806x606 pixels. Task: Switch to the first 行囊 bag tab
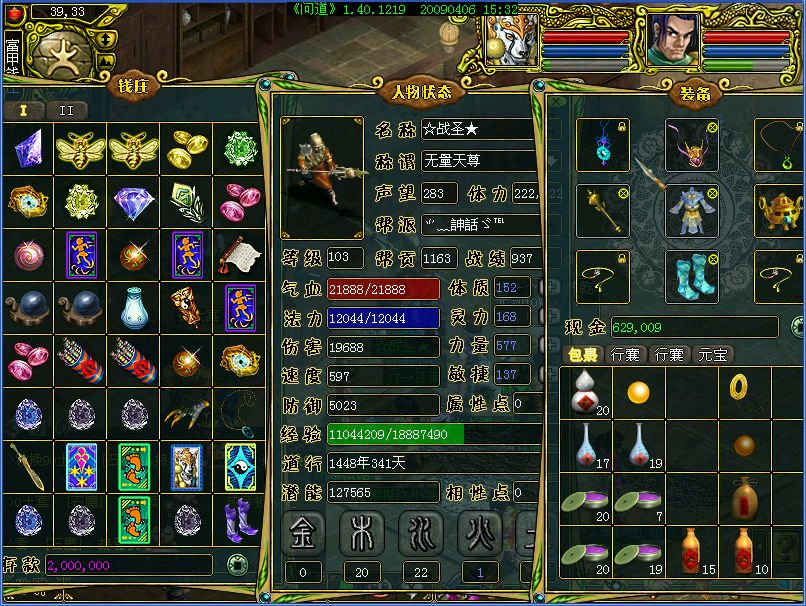626,354
